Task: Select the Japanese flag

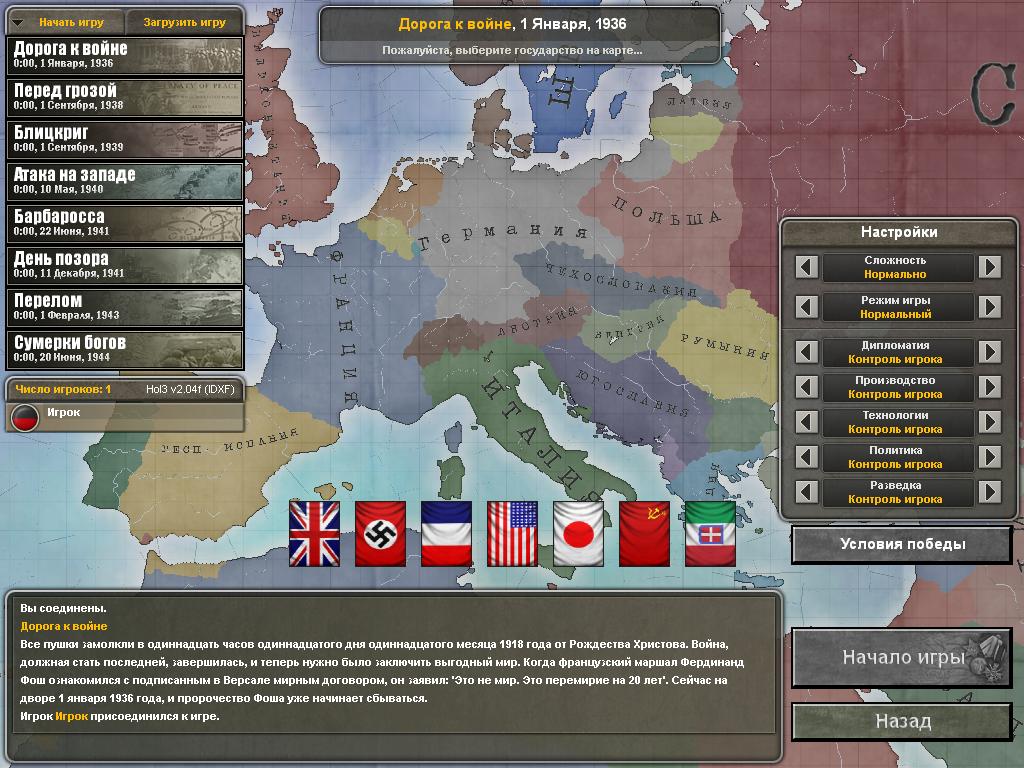Action: (578, 533)
